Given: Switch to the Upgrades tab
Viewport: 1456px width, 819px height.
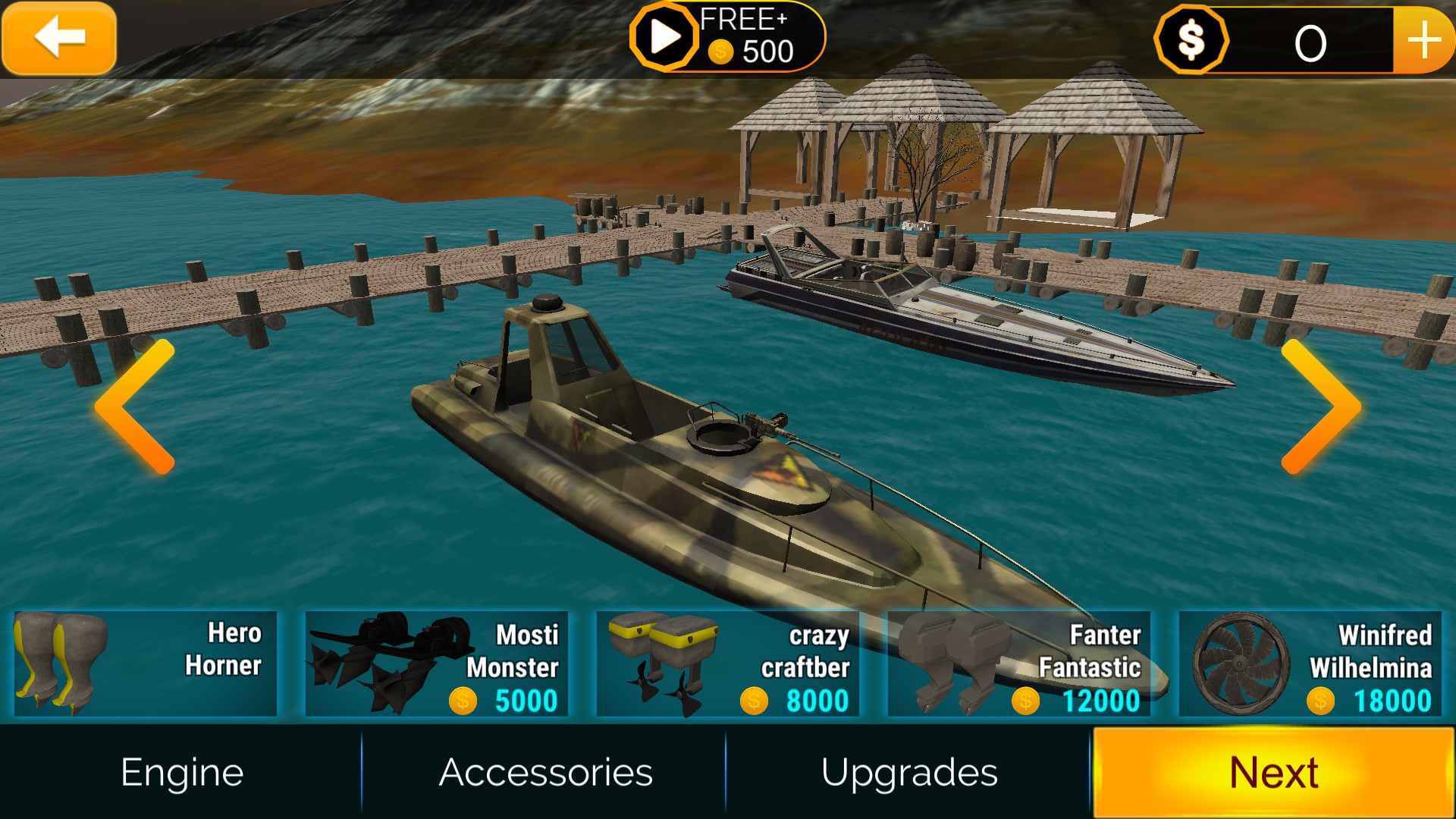Looking at the screenshot, I should (908, 773).
